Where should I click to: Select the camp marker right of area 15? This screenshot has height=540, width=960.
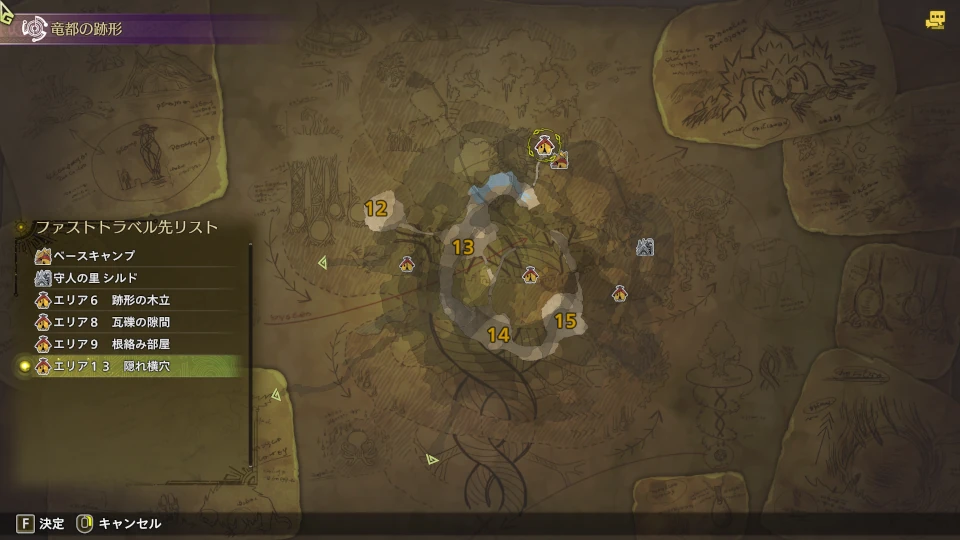pyautogui.click(x=621, y=293)
